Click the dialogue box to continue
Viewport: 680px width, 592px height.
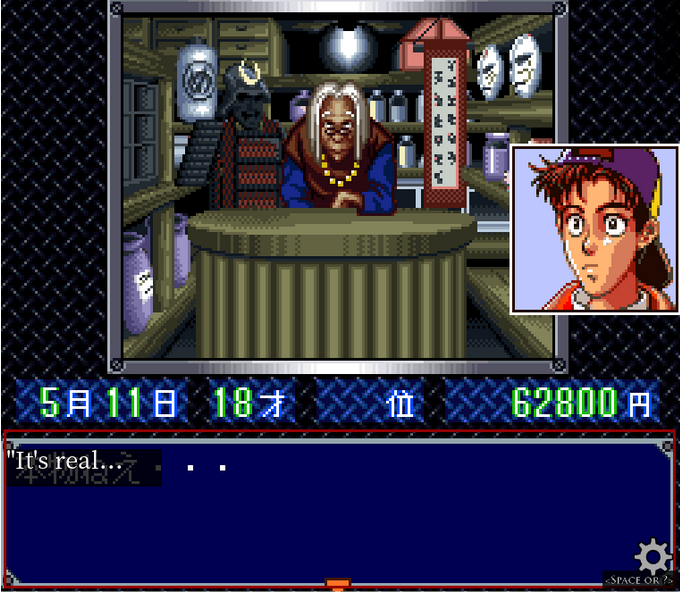pyautogui.click(x=338, y=508)
